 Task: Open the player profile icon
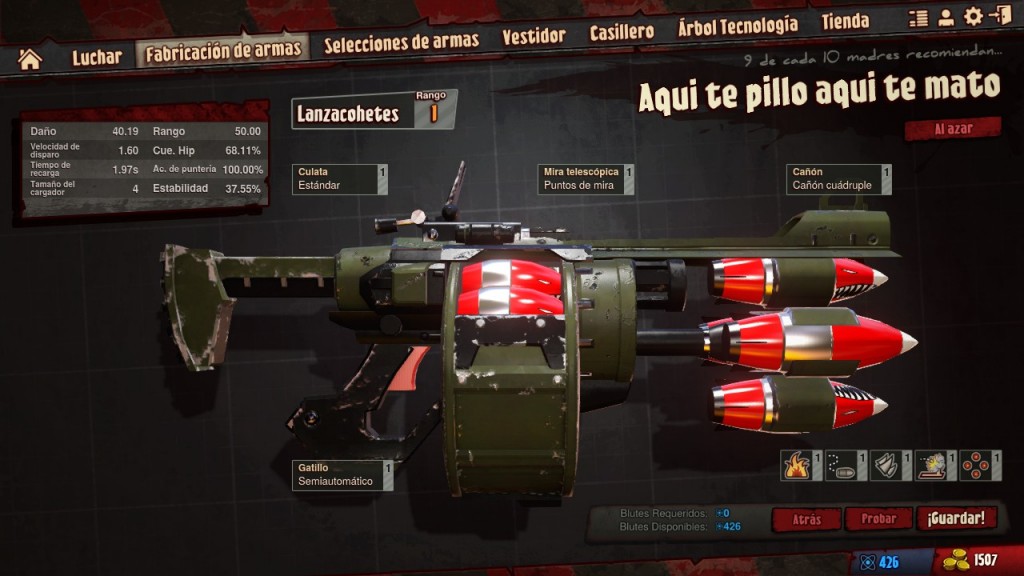point(945,18)
